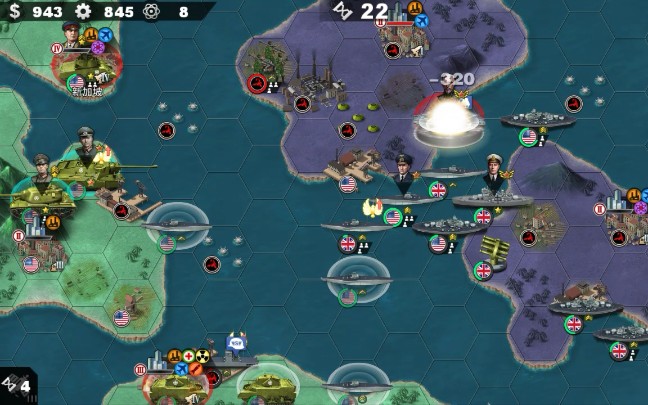Tap the crossed-swords counter showing 4

[17, 384]
